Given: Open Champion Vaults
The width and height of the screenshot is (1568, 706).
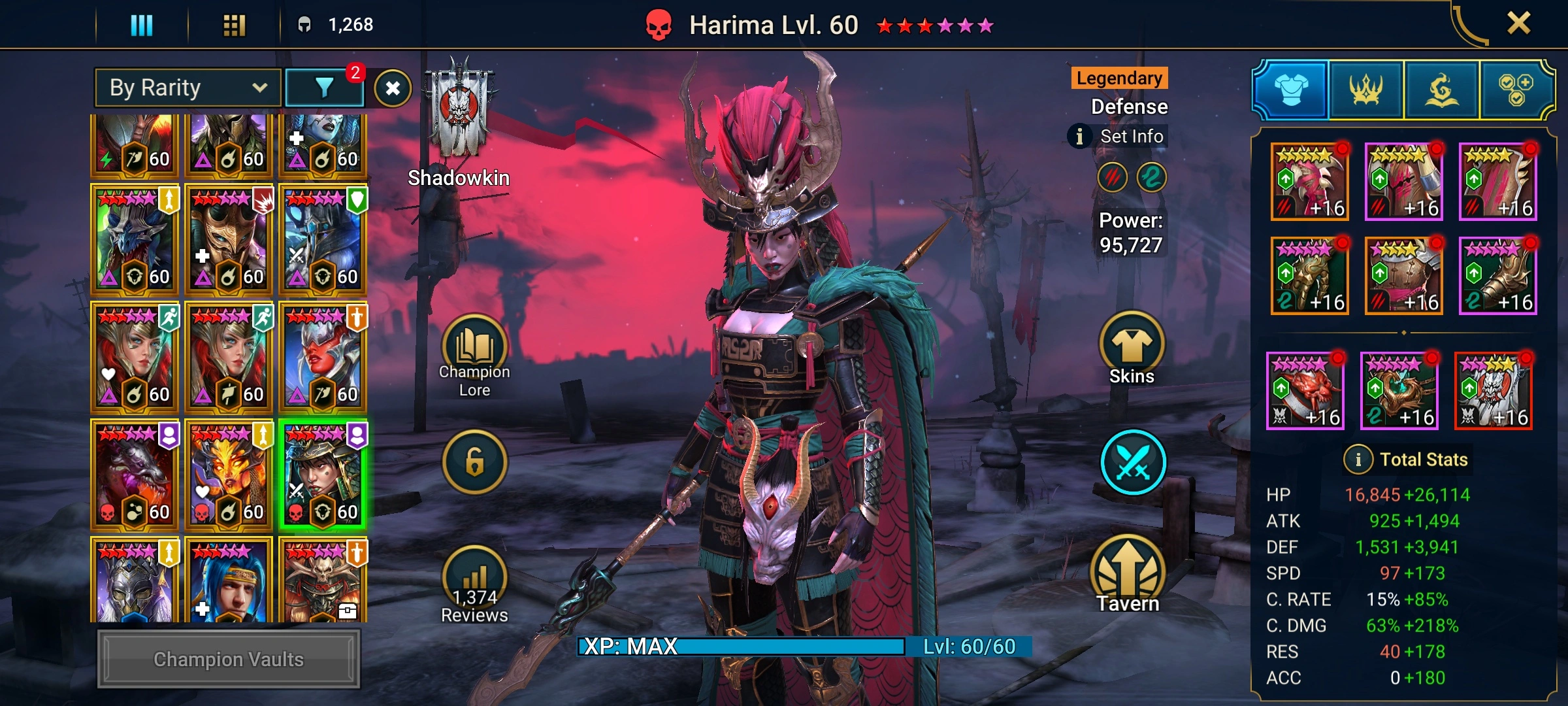Looking at the screenshot, I should pyautogui.click(x=229, y=659).
